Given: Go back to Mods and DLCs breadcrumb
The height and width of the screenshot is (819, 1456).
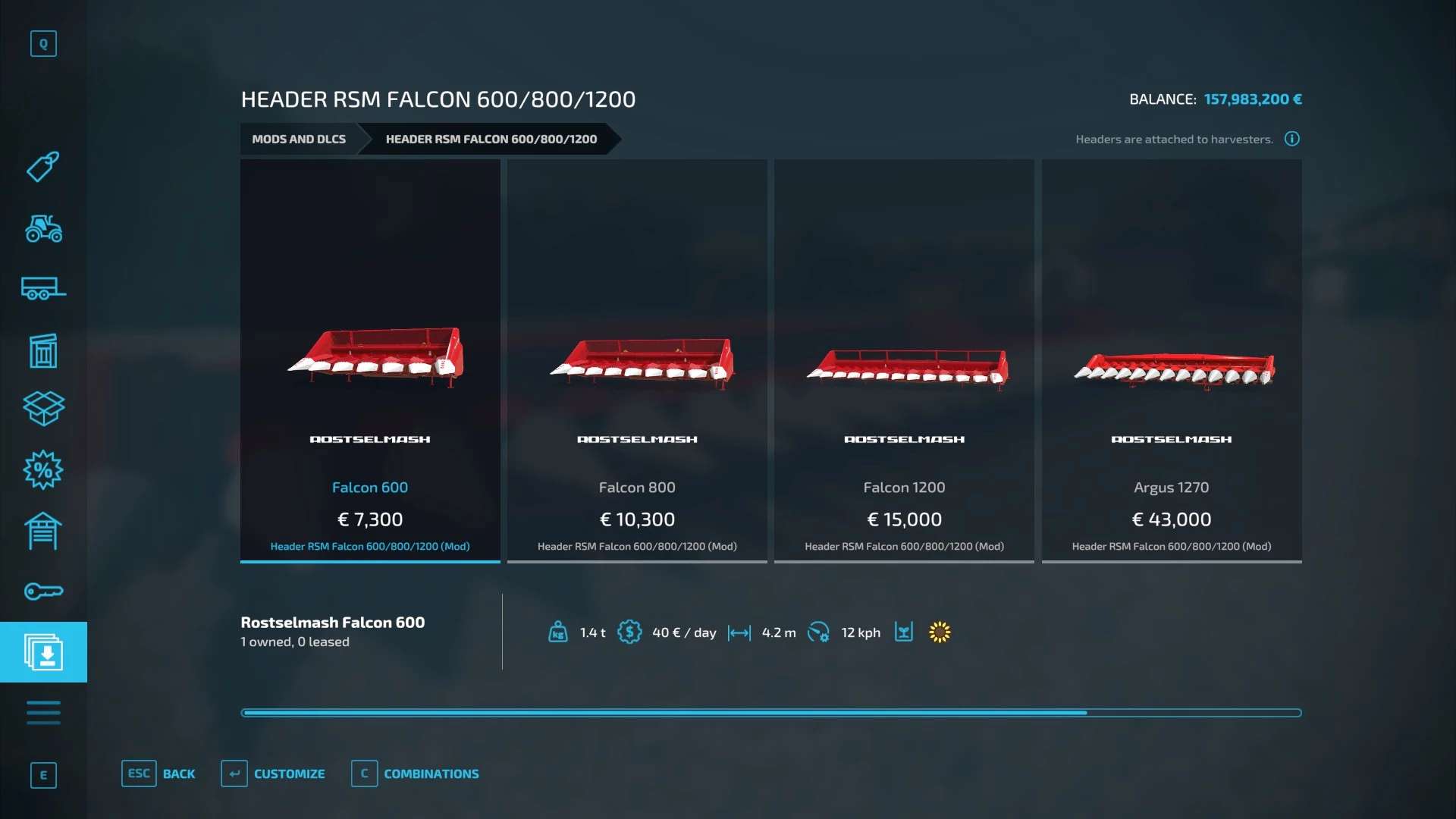Looking at the screenshot, I should click(x=299, y=139).
